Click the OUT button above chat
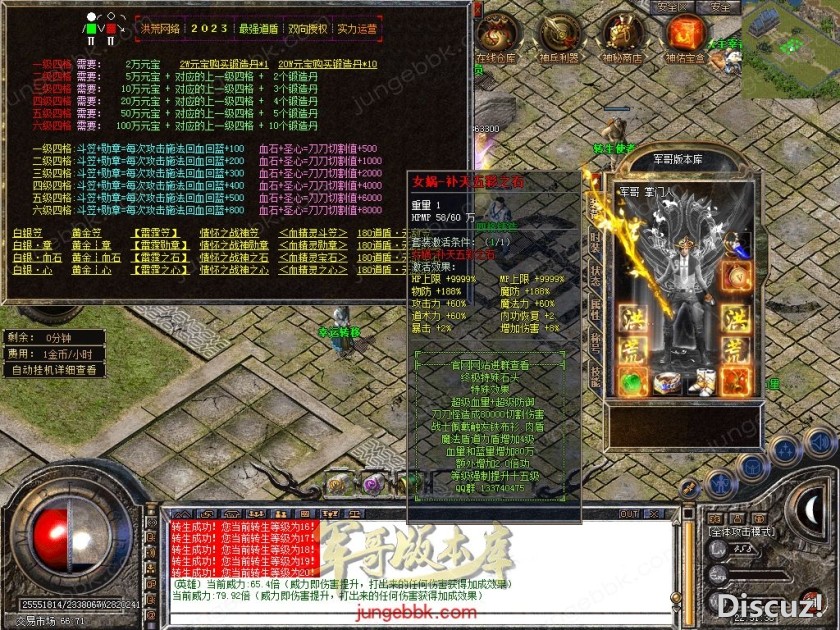This screenshot has width=840, height=630. (x=629, y=513)
